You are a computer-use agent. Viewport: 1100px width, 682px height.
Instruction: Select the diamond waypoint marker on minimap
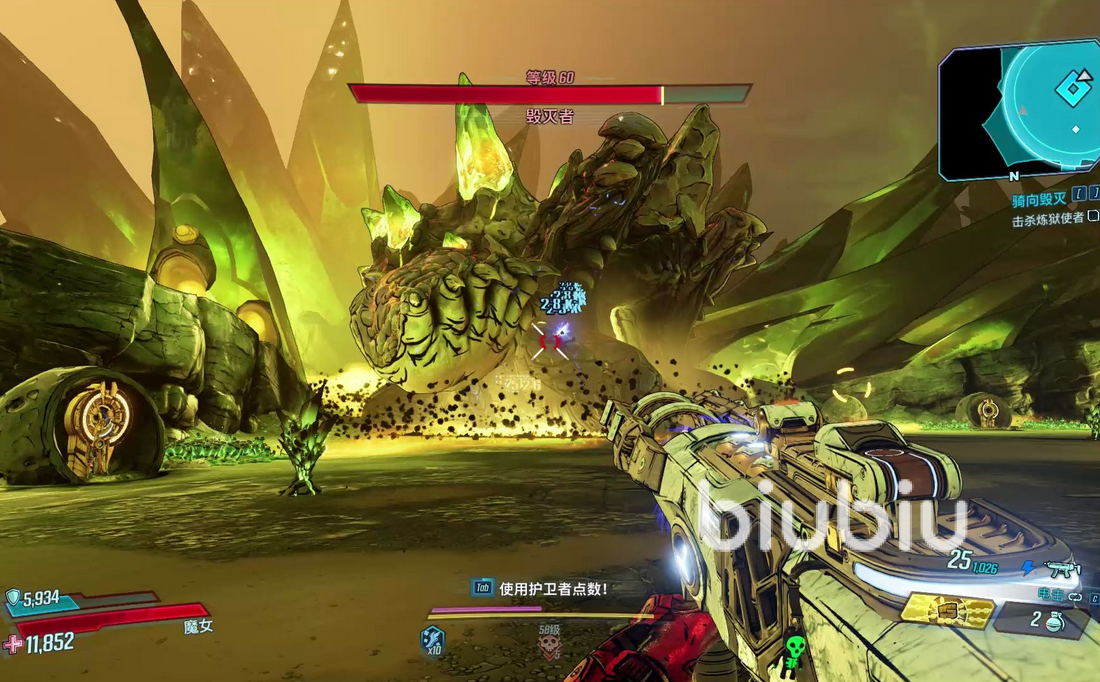coord(1073,88)
